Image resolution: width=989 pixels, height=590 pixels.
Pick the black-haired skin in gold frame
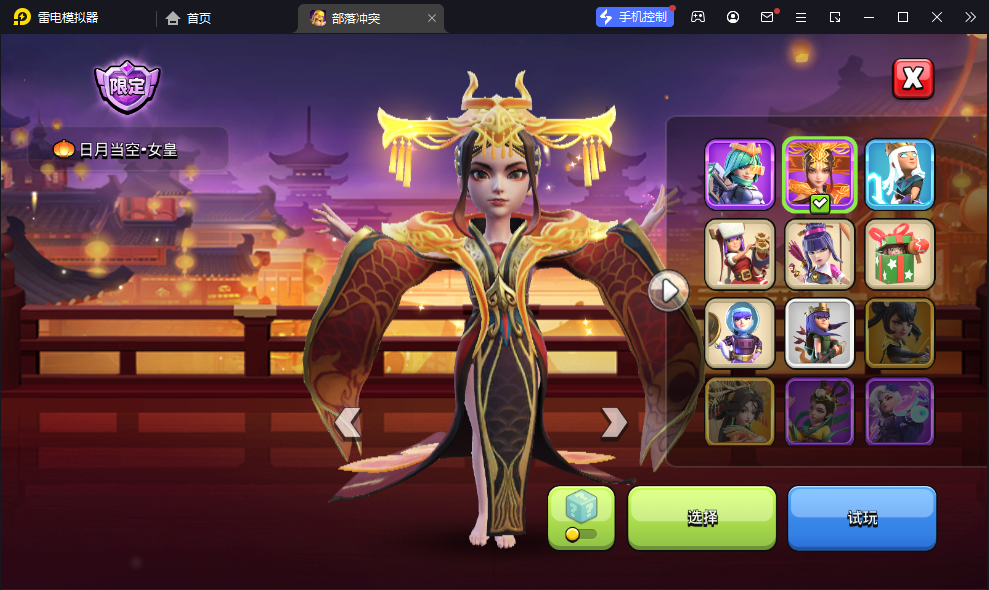tap(899, 333)
